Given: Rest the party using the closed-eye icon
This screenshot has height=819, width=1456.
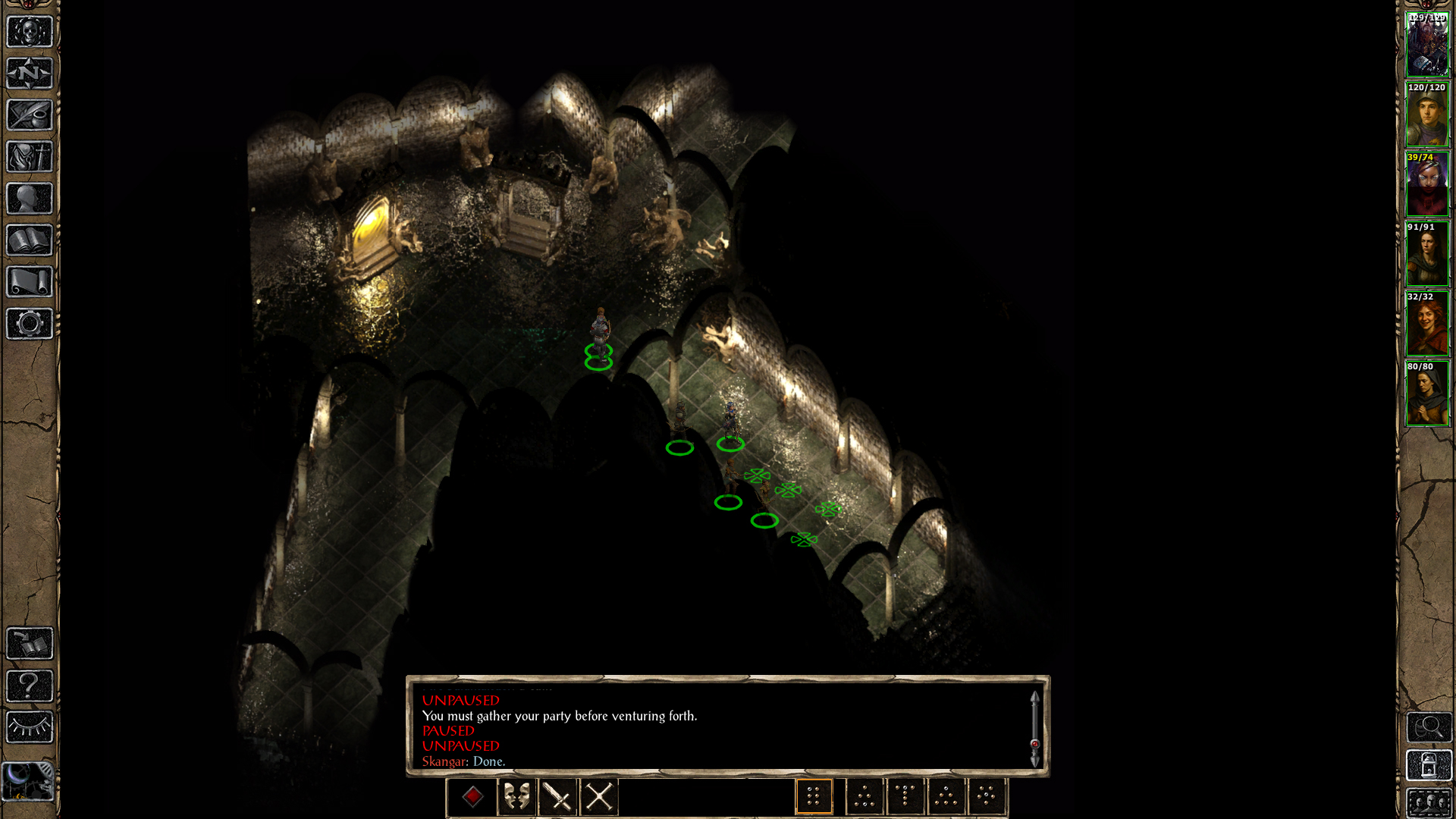Looking at the screenshot, I should tap(30, 727).
